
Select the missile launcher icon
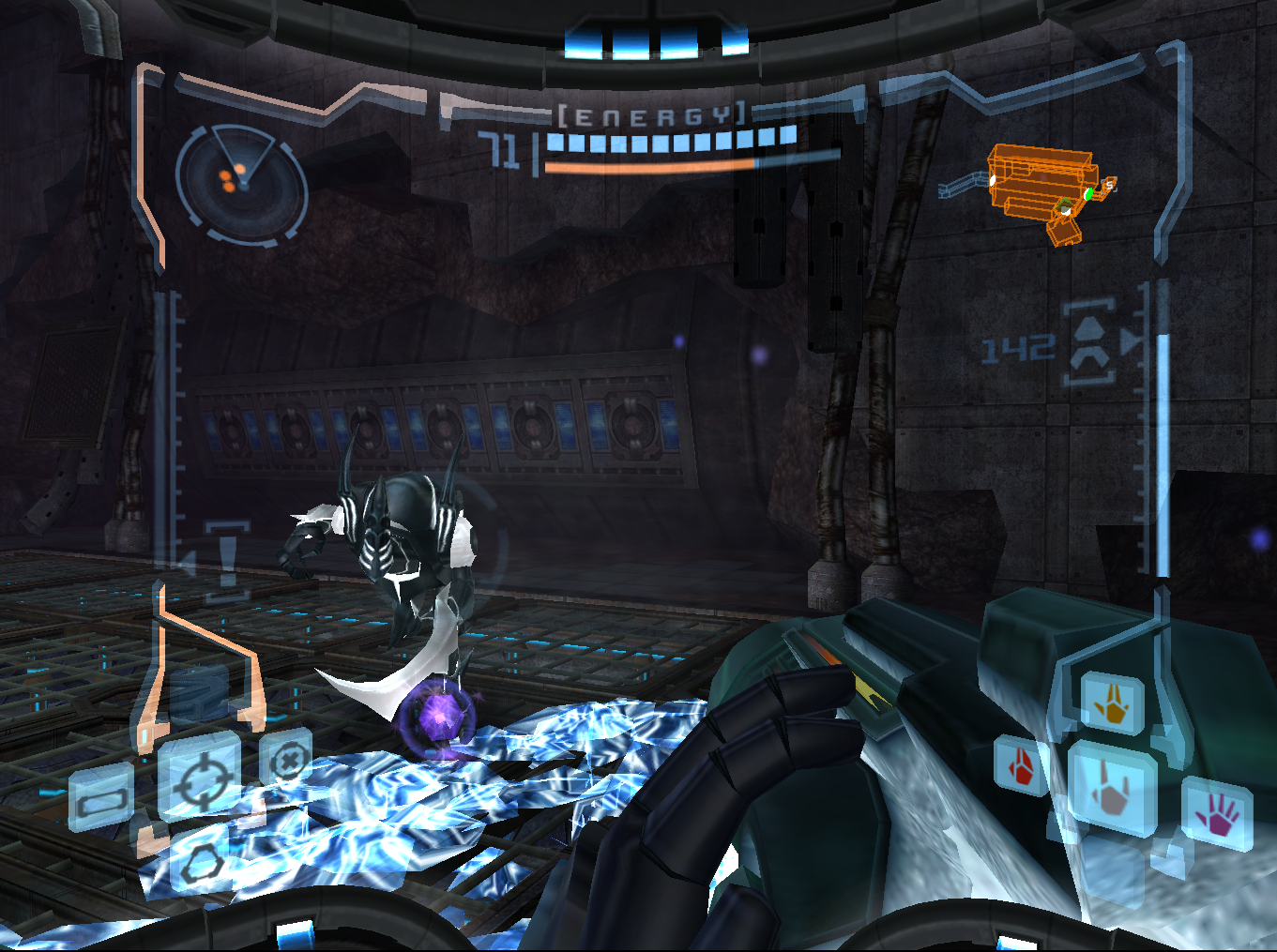pyautogui.click(x=1090, y=341)
